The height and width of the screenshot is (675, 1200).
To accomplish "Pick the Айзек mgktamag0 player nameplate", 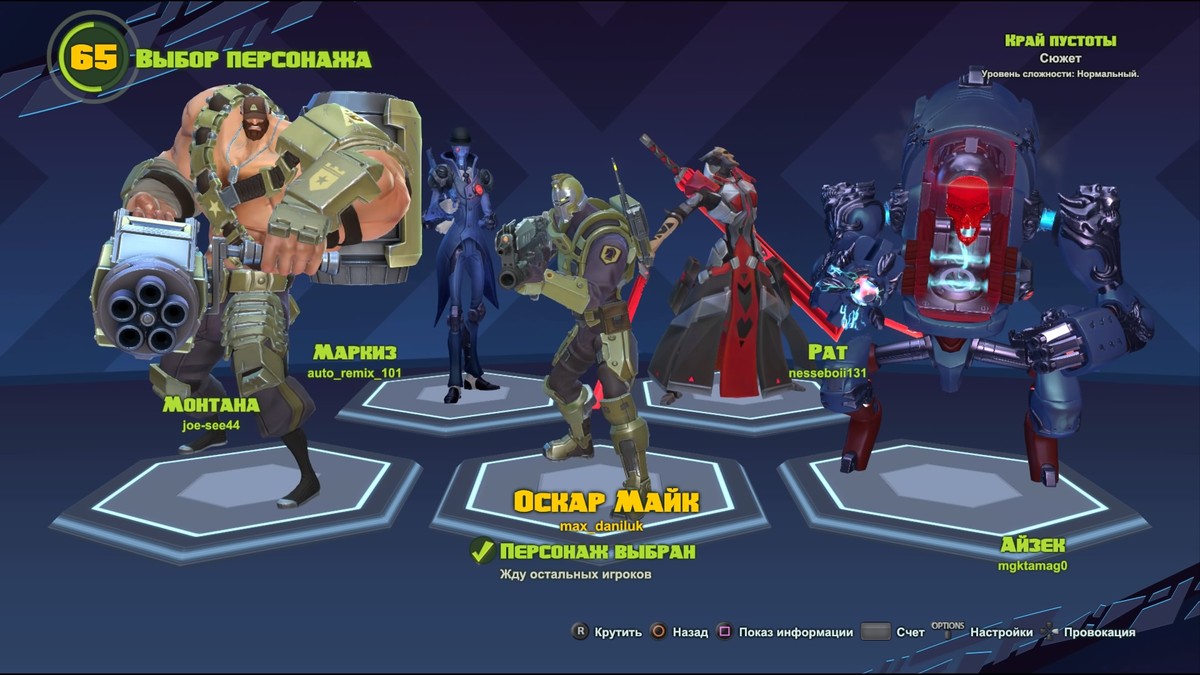I will point(1033,553).
